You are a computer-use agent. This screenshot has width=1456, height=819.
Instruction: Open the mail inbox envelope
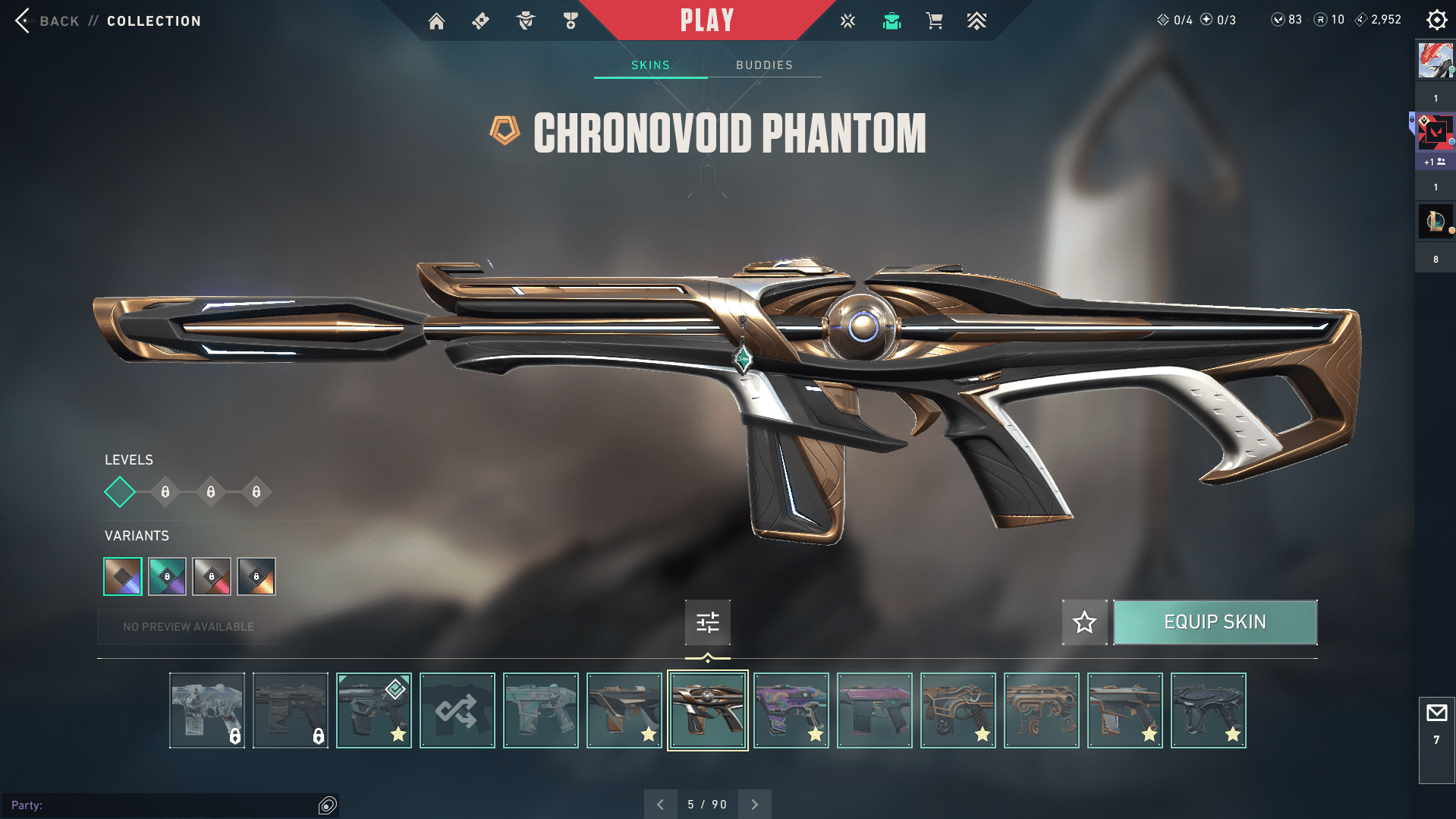(1436, 713)
